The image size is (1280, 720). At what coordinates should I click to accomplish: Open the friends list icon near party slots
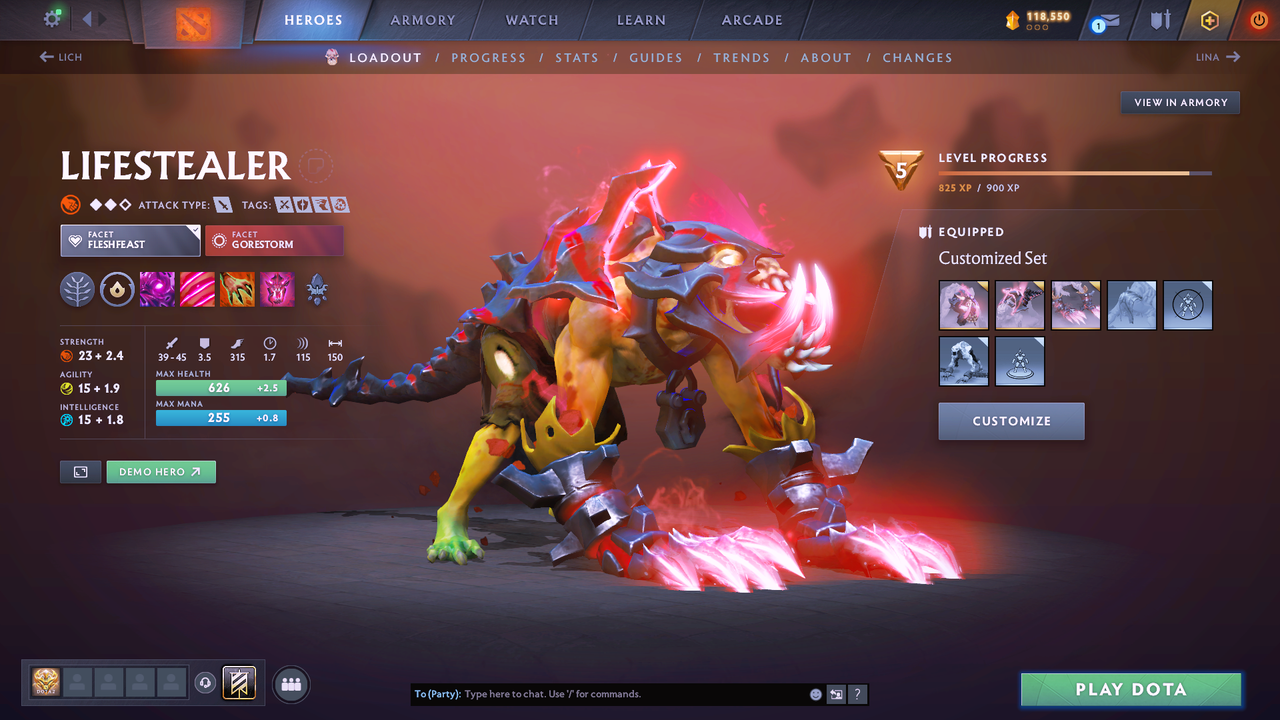click(x=289, y=683)
